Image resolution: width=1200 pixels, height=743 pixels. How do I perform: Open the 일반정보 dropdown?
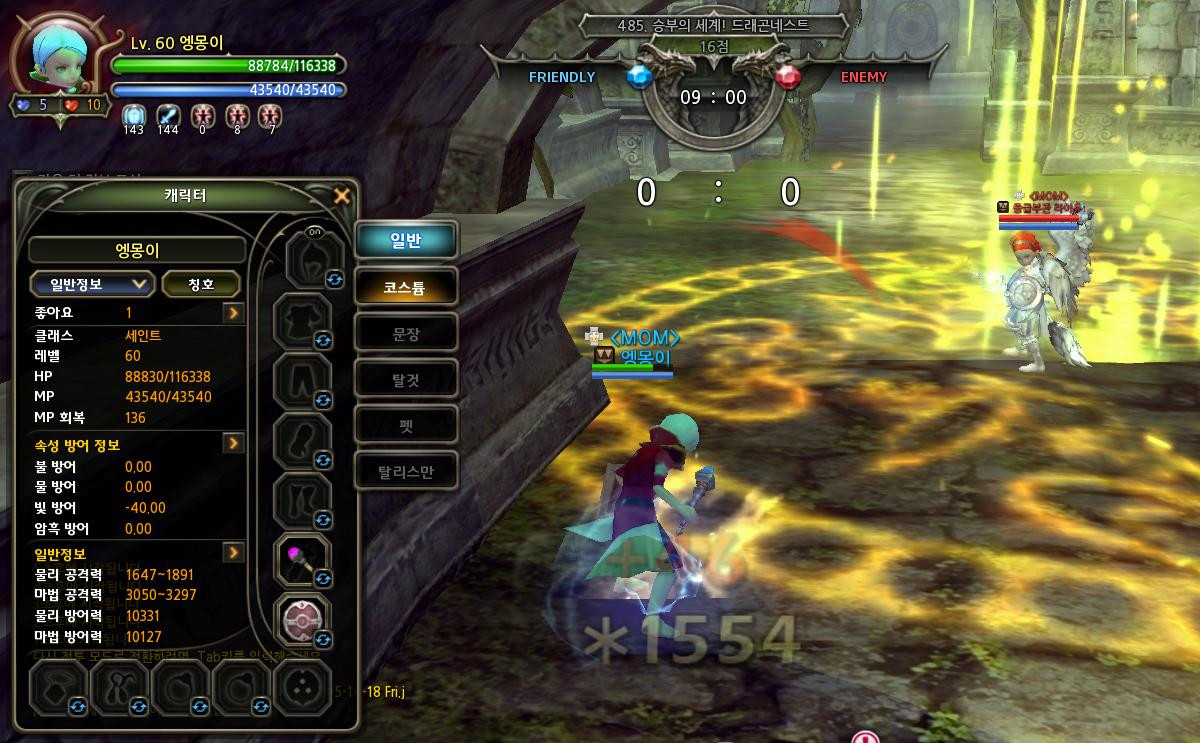click(x=91, y=284)
